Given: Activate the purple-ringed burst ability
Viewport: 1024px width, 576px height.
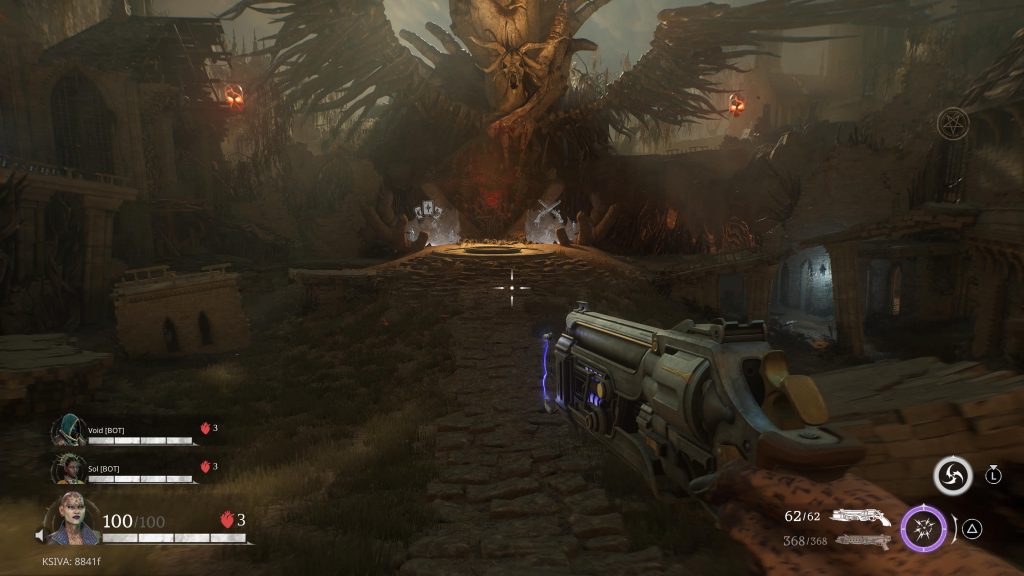Looking at the screenshot, I should pos(923,529).
